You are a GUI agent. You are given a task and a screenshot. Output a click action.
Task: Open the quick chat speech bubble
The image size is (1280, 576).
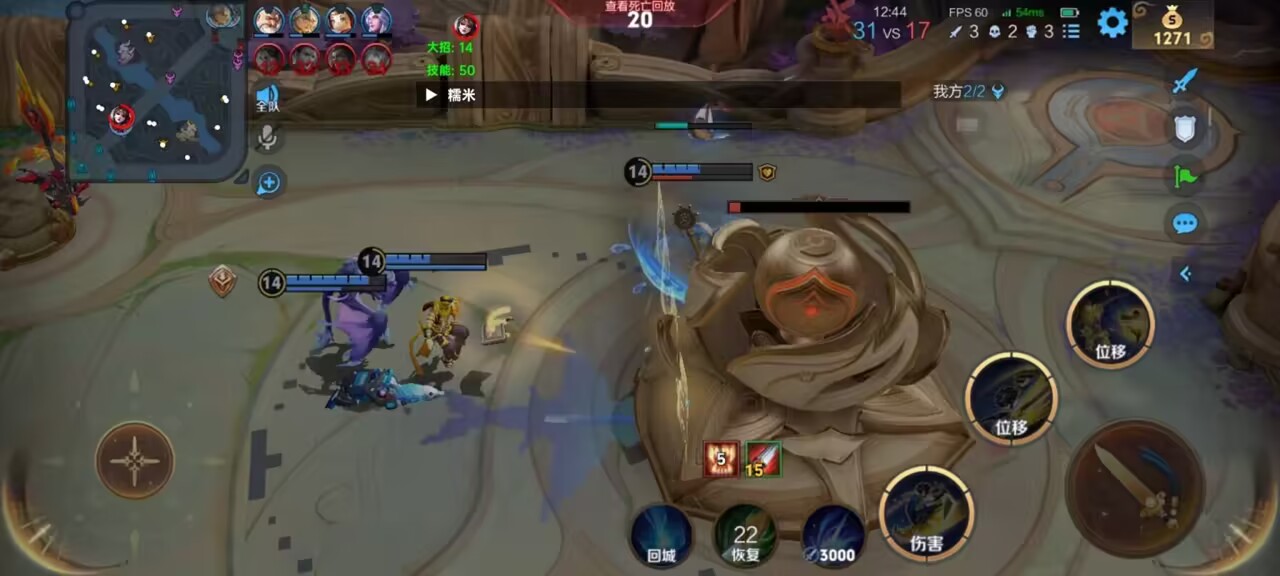(x=1185, y=223)
